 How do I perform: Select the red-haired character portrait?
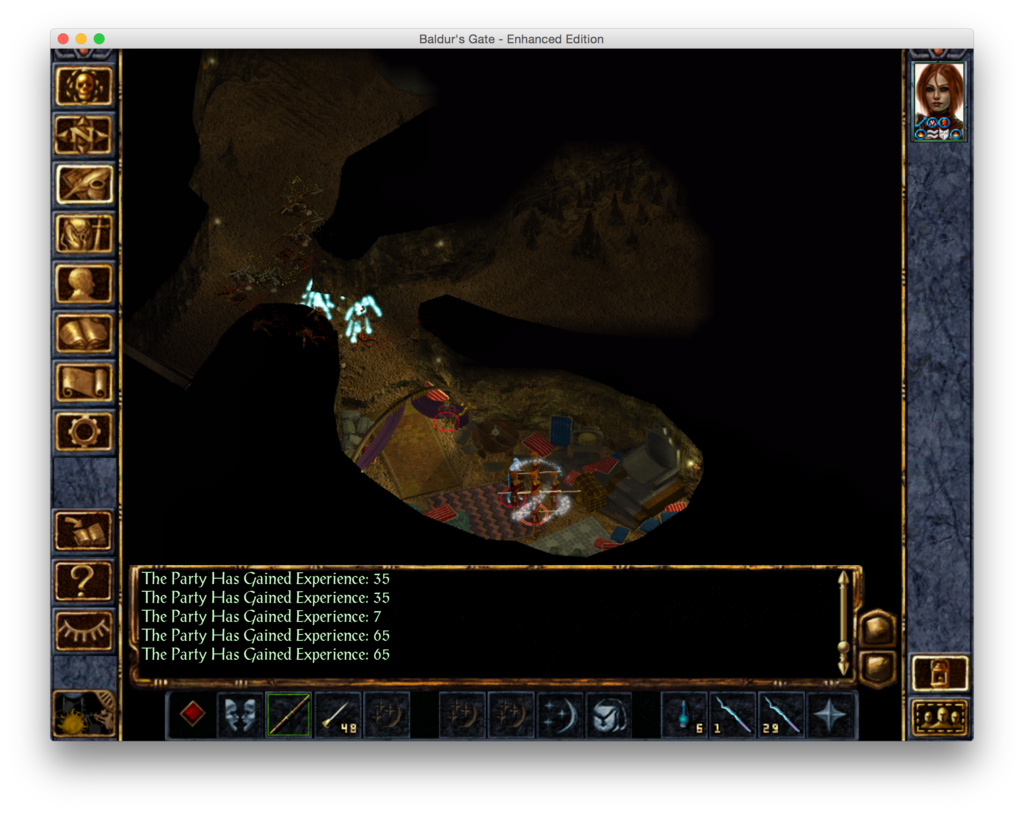click(x=939, y=101)
